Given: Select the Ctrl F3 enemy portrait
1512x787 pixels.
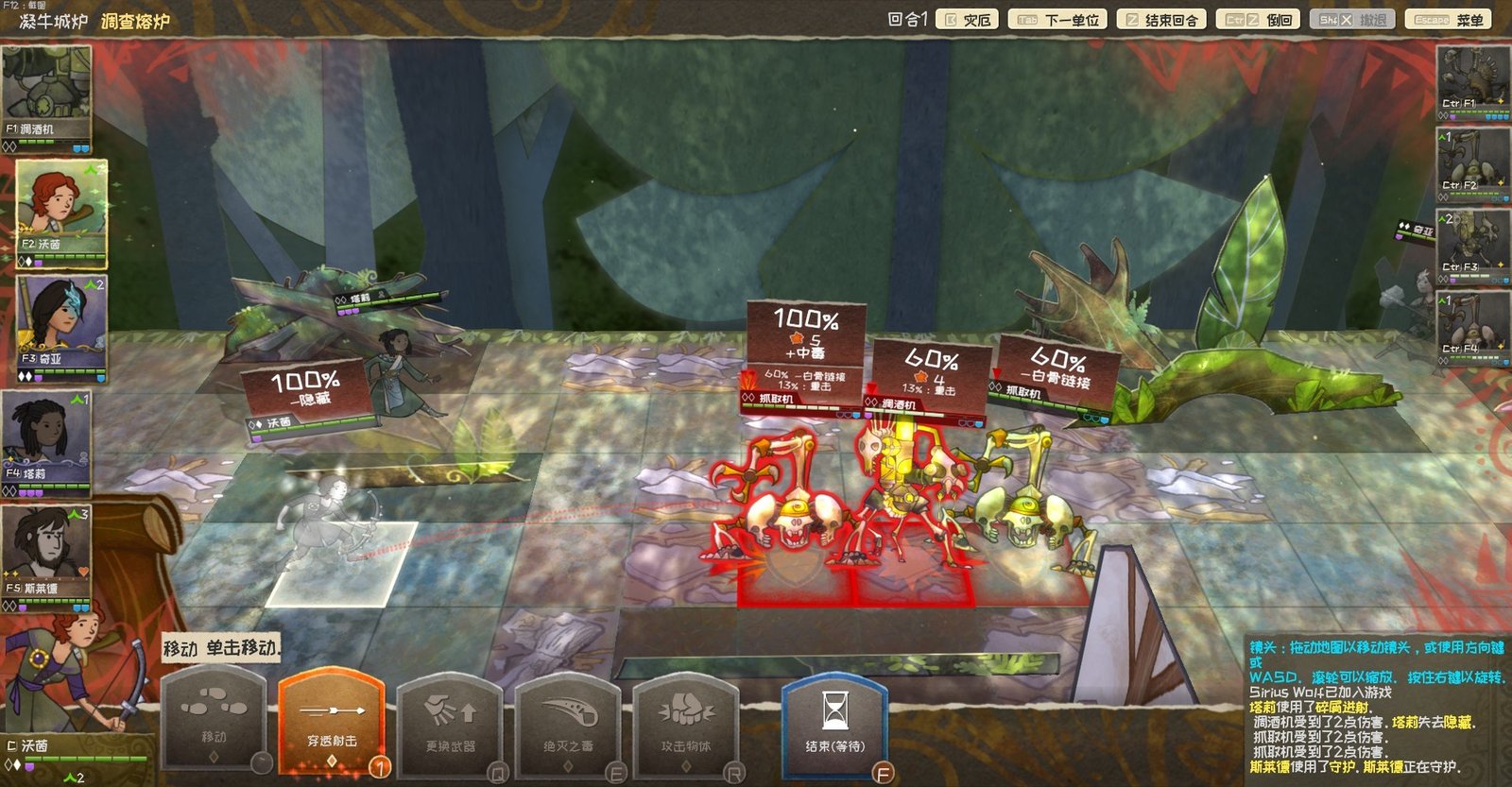Looking at the screenshot, I should point(1472,243).
